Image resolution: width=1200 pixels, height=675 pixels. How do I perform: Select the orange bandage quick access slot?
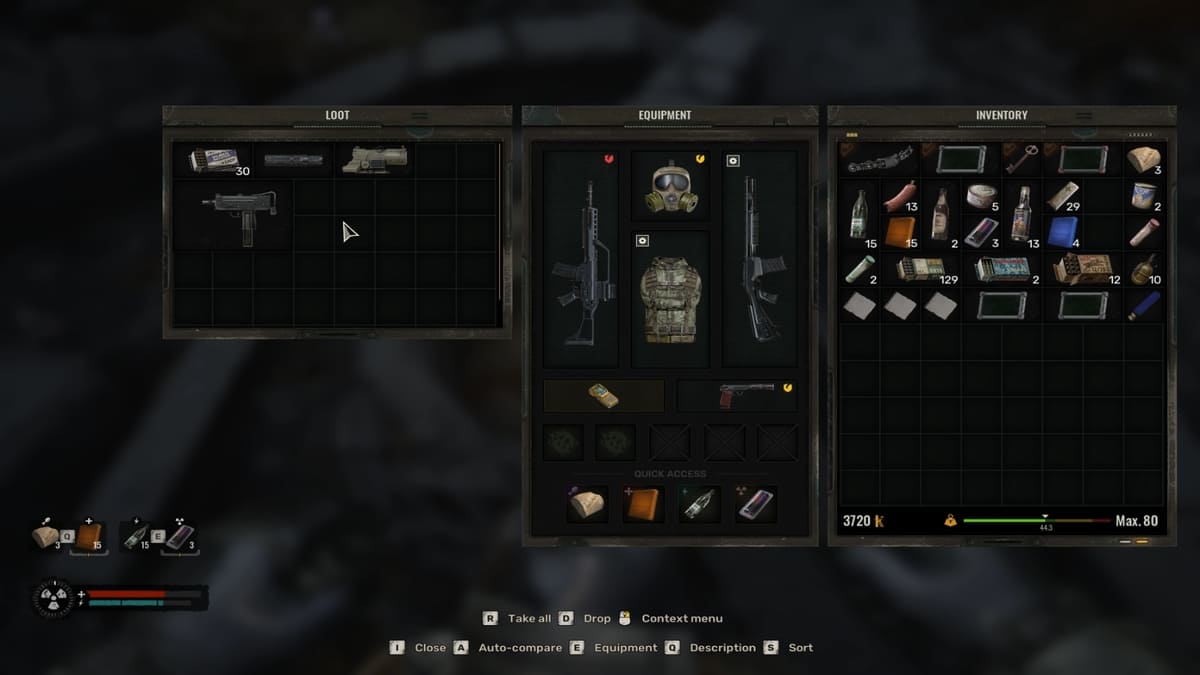pyautogui.click(x=643, y=506)
